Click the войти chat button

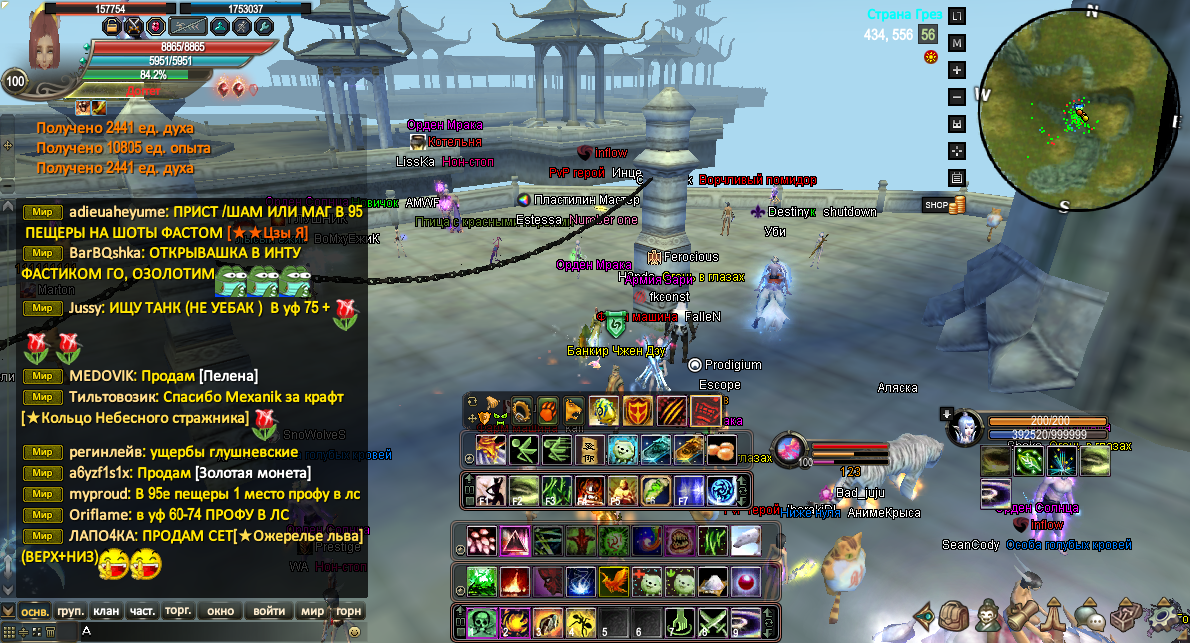(x=269, y=611)
